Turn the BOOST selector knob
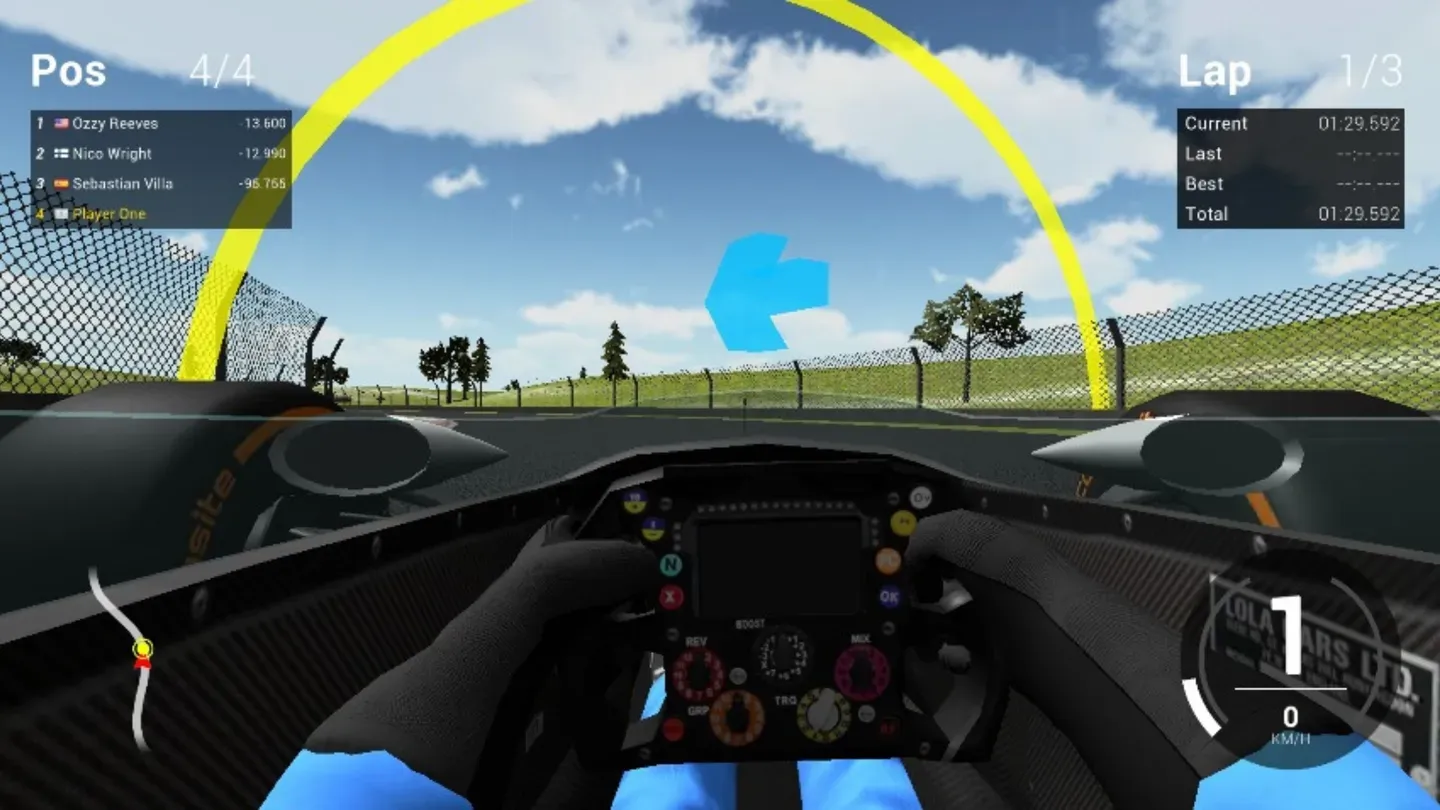Screen dimensions: 1440x810 point(780,657)
